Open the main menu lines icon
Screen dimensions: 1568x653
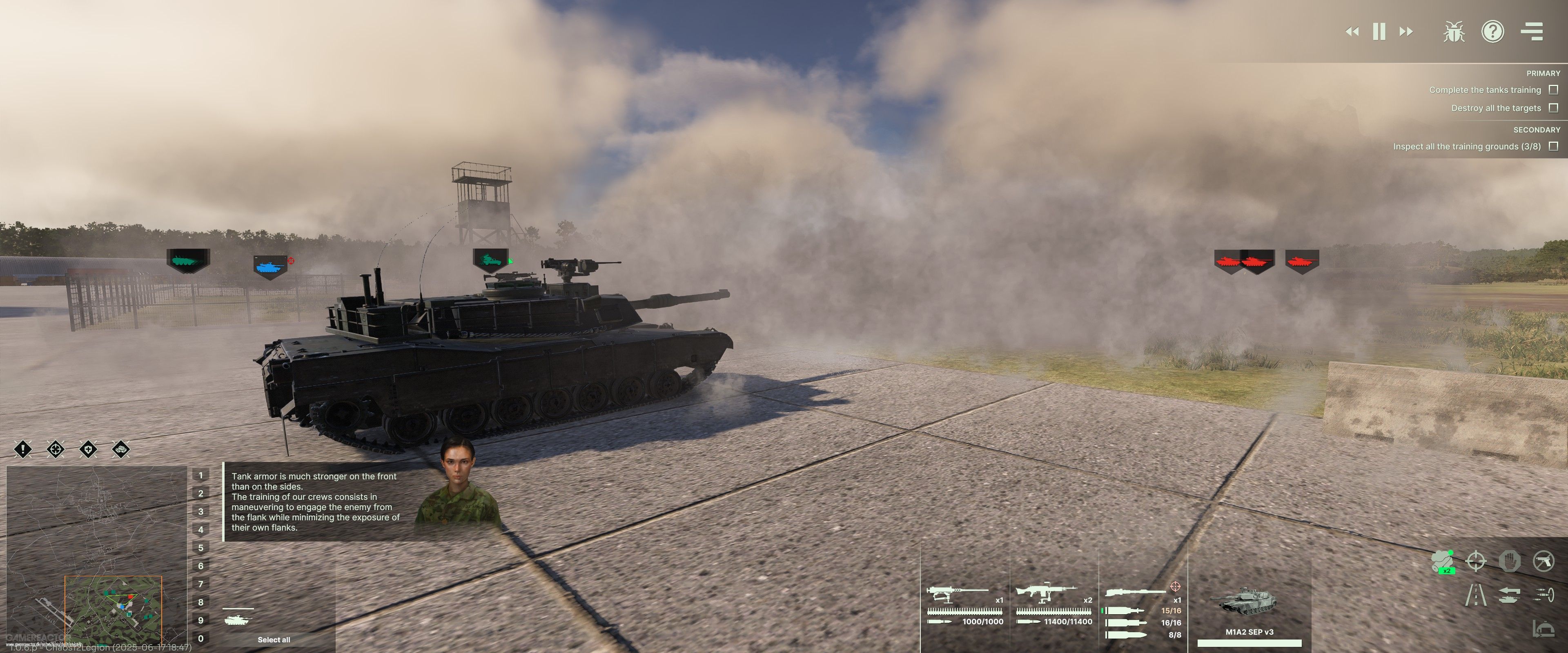(x=1532, y=32)
